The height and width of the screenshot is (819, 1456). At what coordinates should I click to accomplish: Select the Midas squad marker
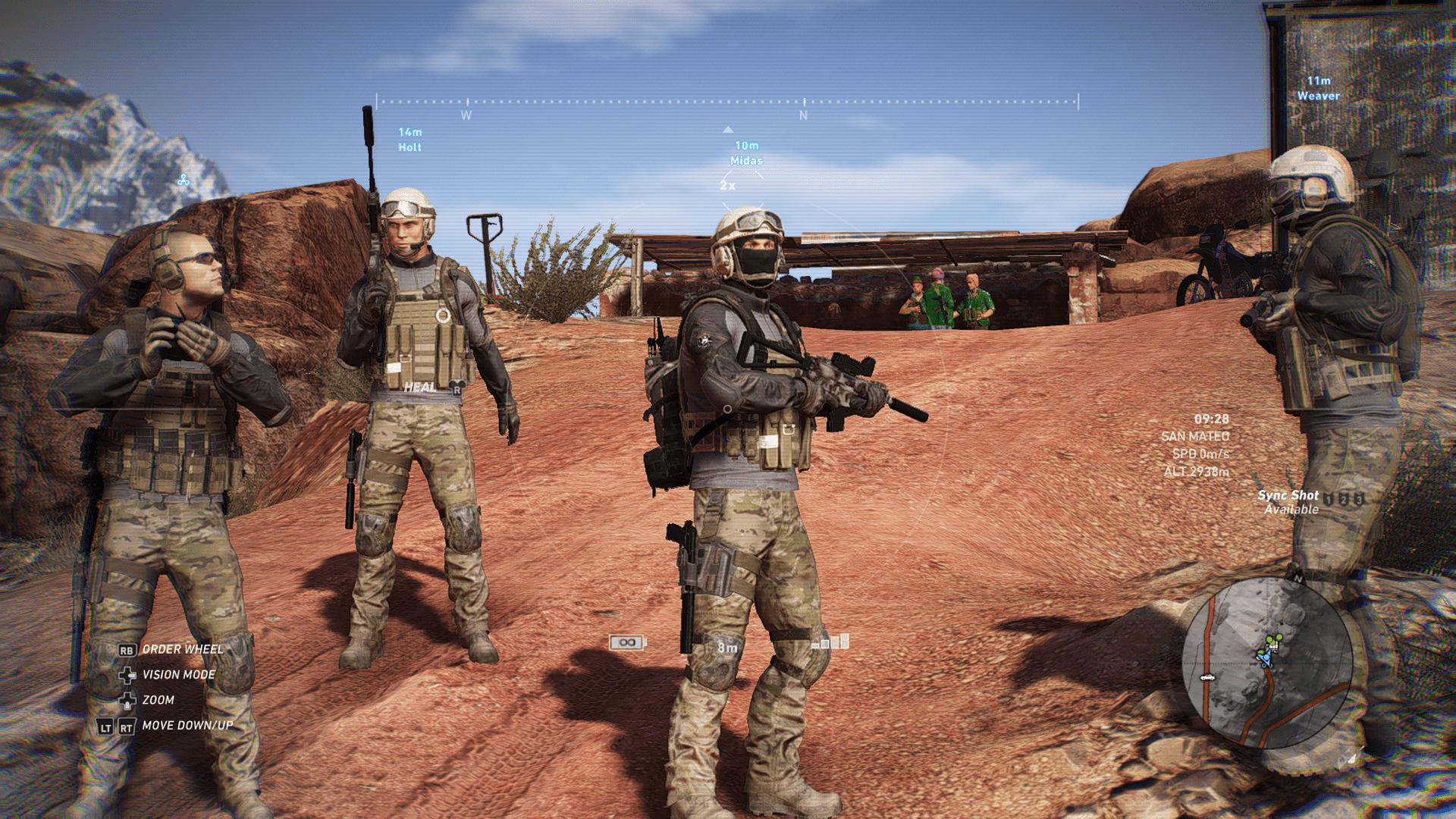pyautogui.click(x=746, y=153)
